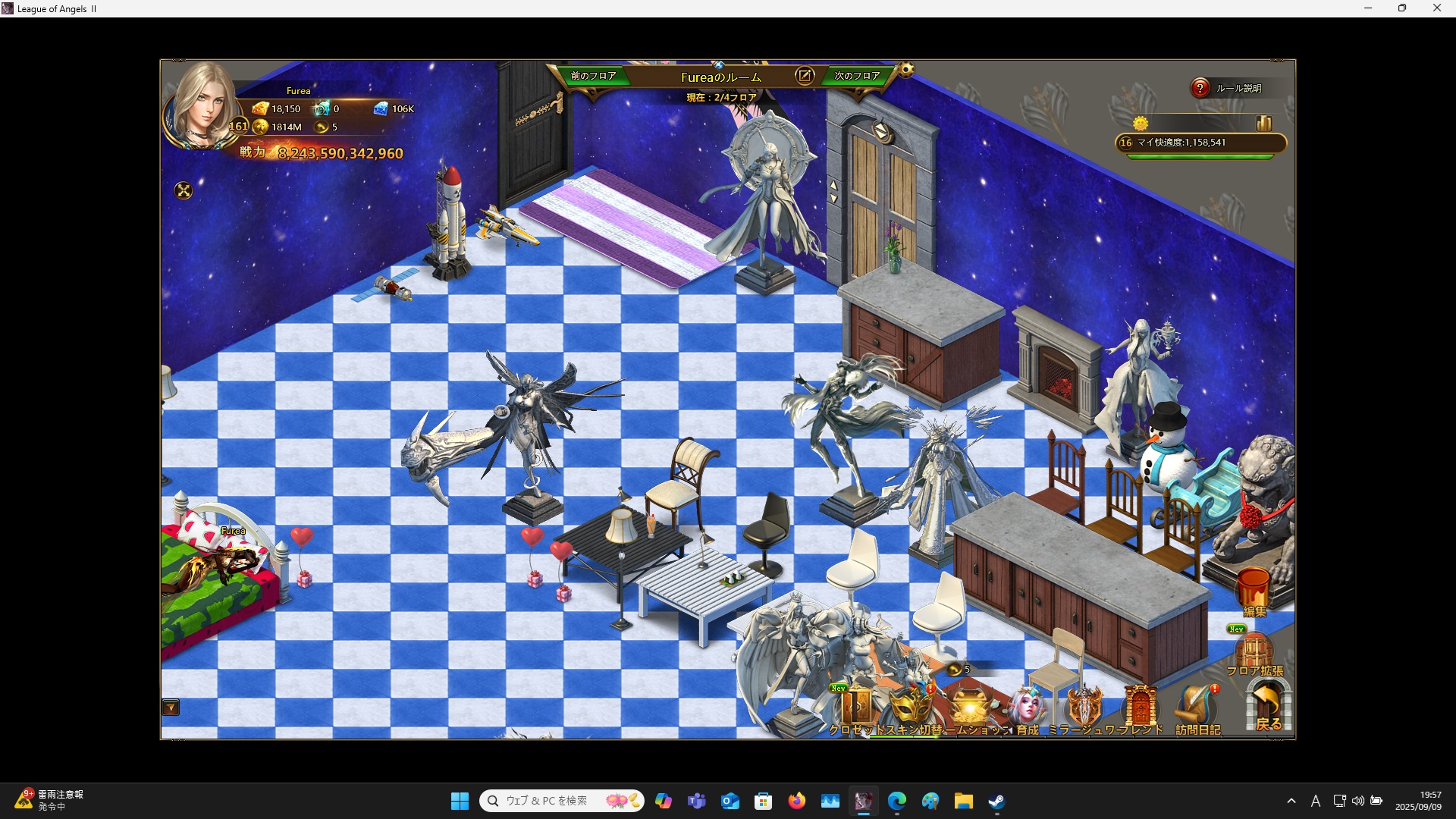Open the rules explanation (ルール説明)
This screenshot has width=1456, height=819.
[x=1228, y=89]
